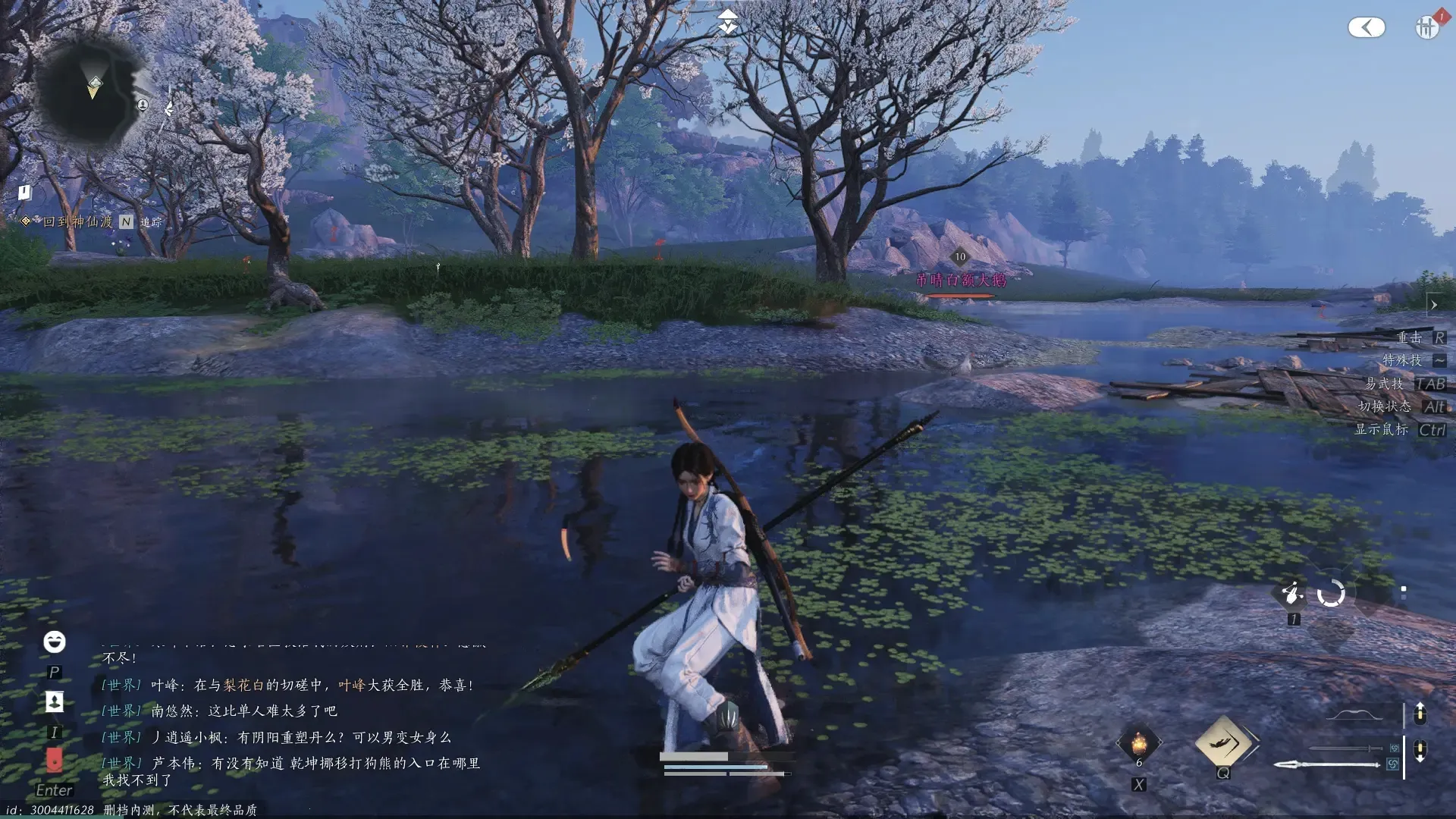Open the red envelope icon
This screenshot has height=819, width=1456.
point(54,759)
